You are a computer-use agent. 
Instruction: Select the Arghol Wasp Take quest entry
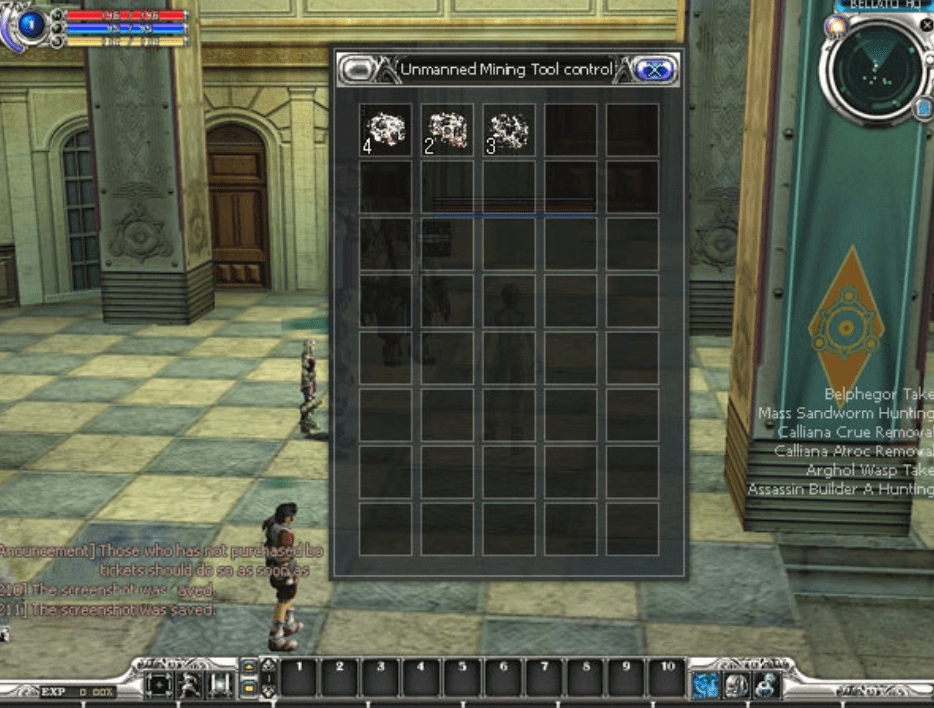coord(869,470)
